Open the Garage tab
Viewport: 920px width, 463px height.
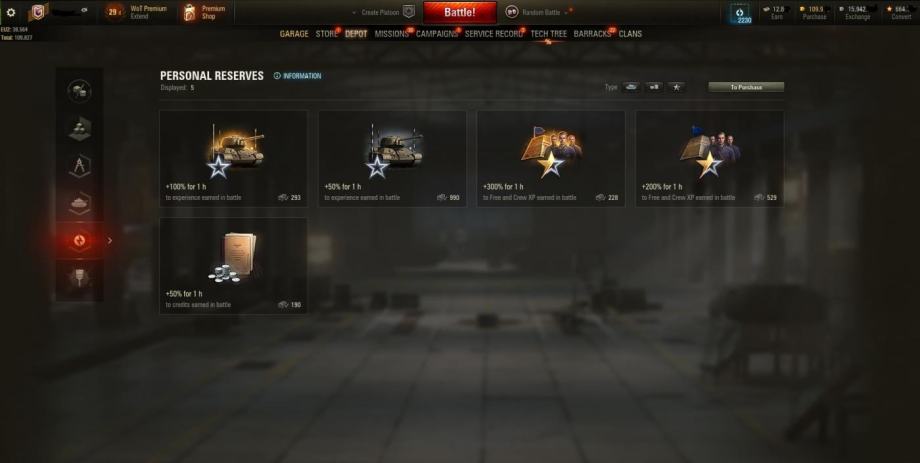click(294, 34)
